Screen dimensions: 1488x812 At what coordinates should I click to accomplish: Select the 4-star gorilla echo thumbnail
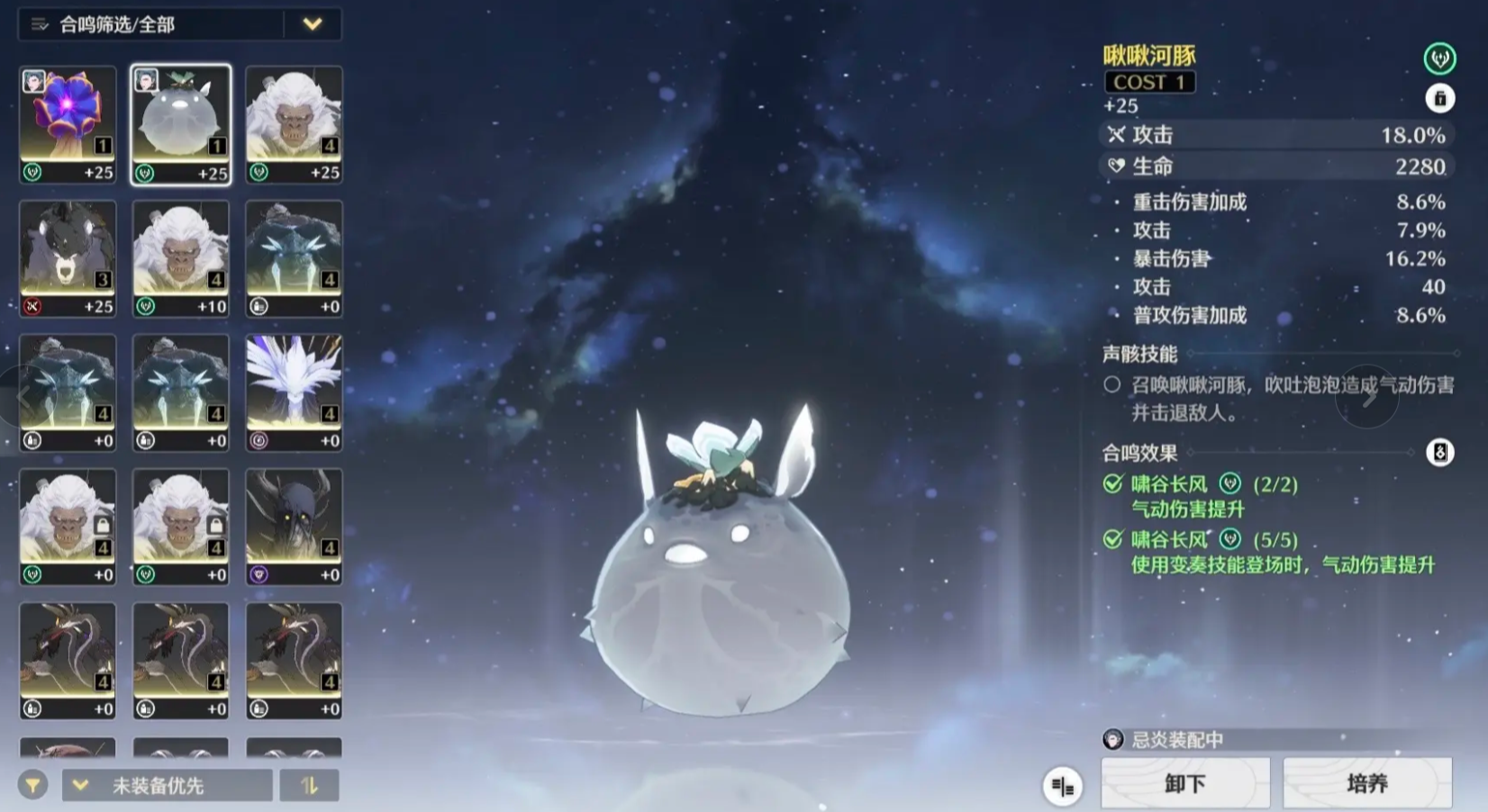[x=294, y=123]
